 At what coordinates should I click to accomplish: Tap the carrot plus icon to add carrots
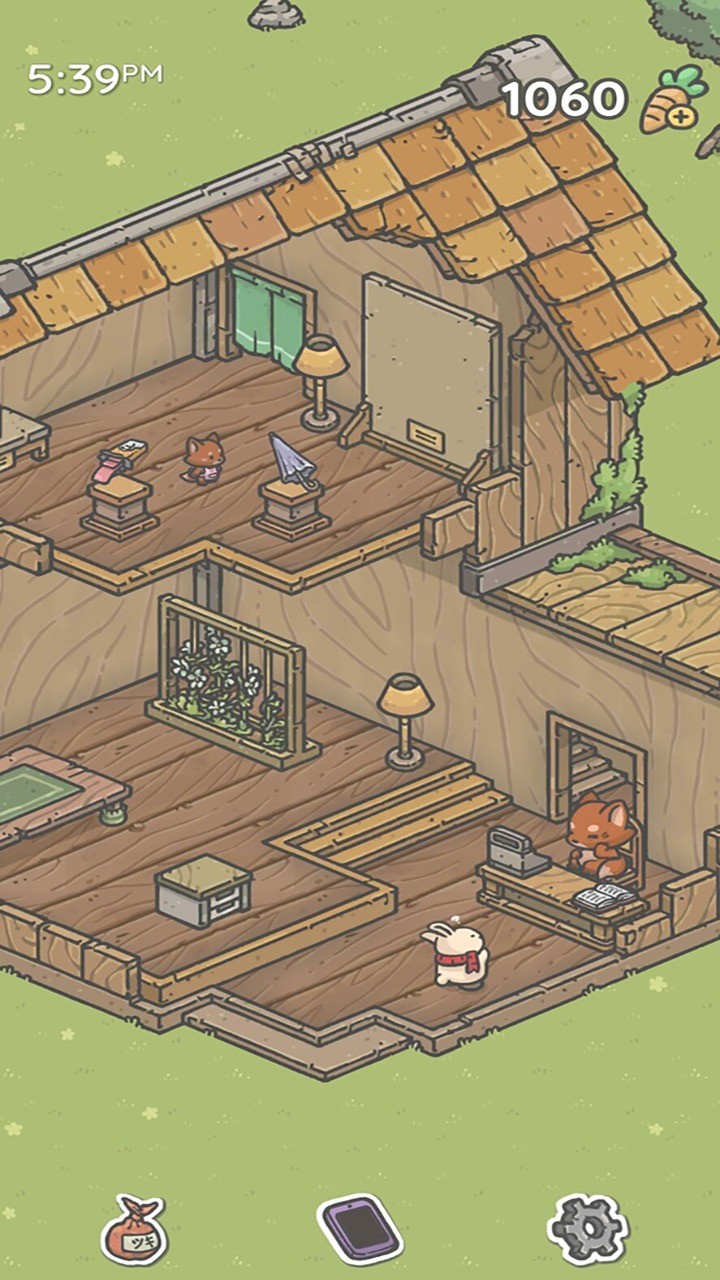pyautogui.click(x=671, y=101)
